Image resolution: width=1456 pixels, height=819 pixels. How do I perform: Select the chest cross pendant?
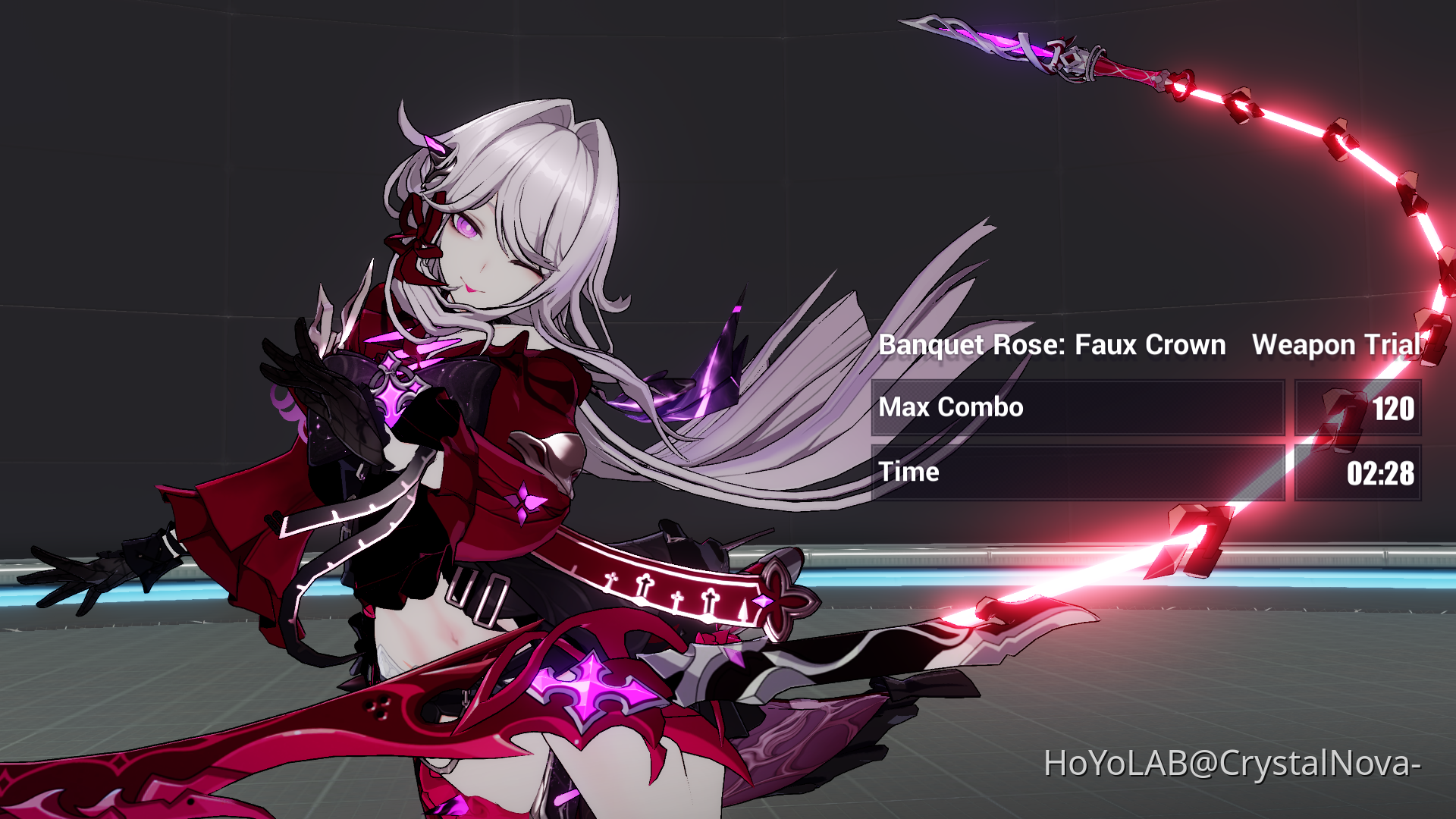click(x=395, y=383)
